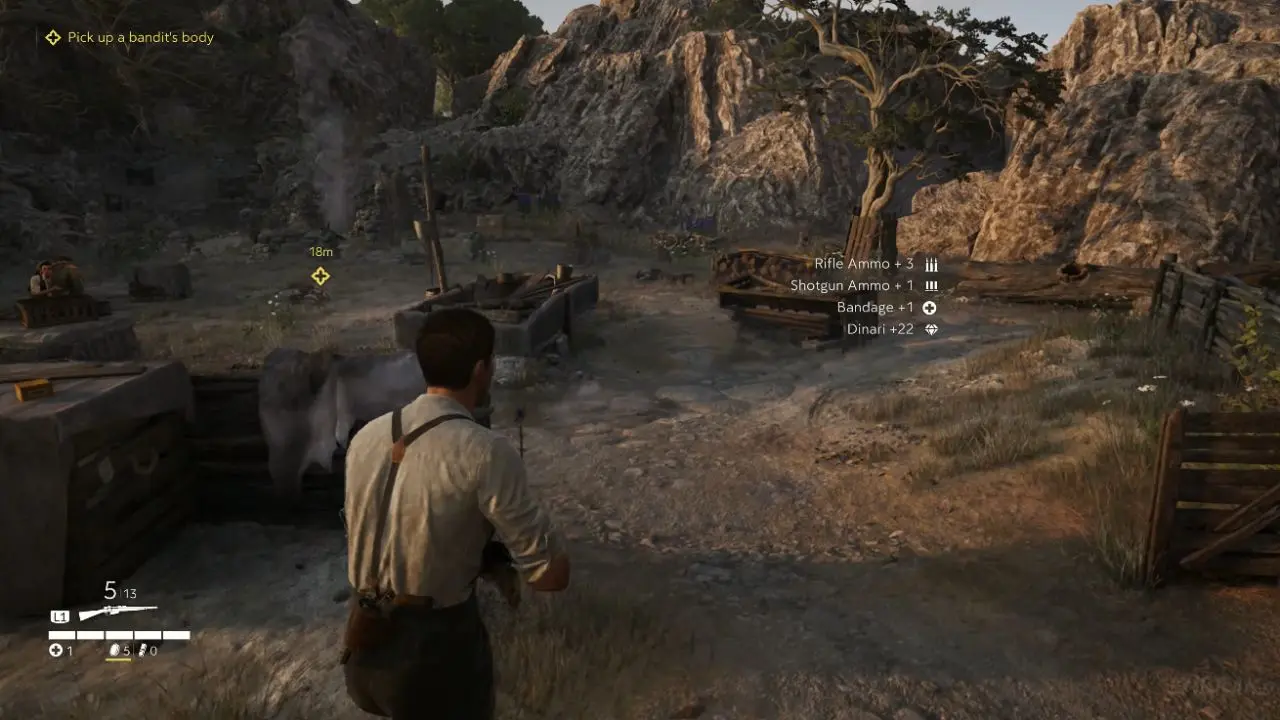1280x720 pixels.
Task: Select the grenade icon with count 5
Action: pos(114,651)
